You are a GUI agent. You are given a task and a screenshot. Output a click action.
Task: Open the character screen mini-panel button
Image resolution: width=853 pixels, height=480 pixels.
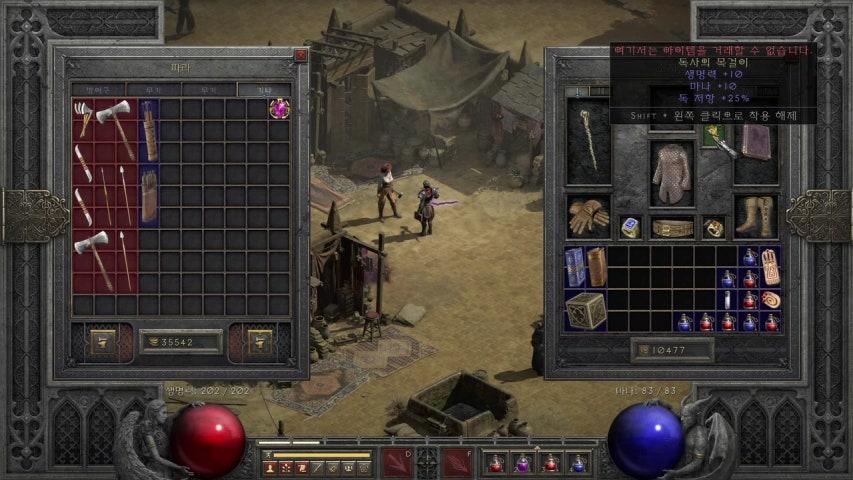click(x=270, y=467)
